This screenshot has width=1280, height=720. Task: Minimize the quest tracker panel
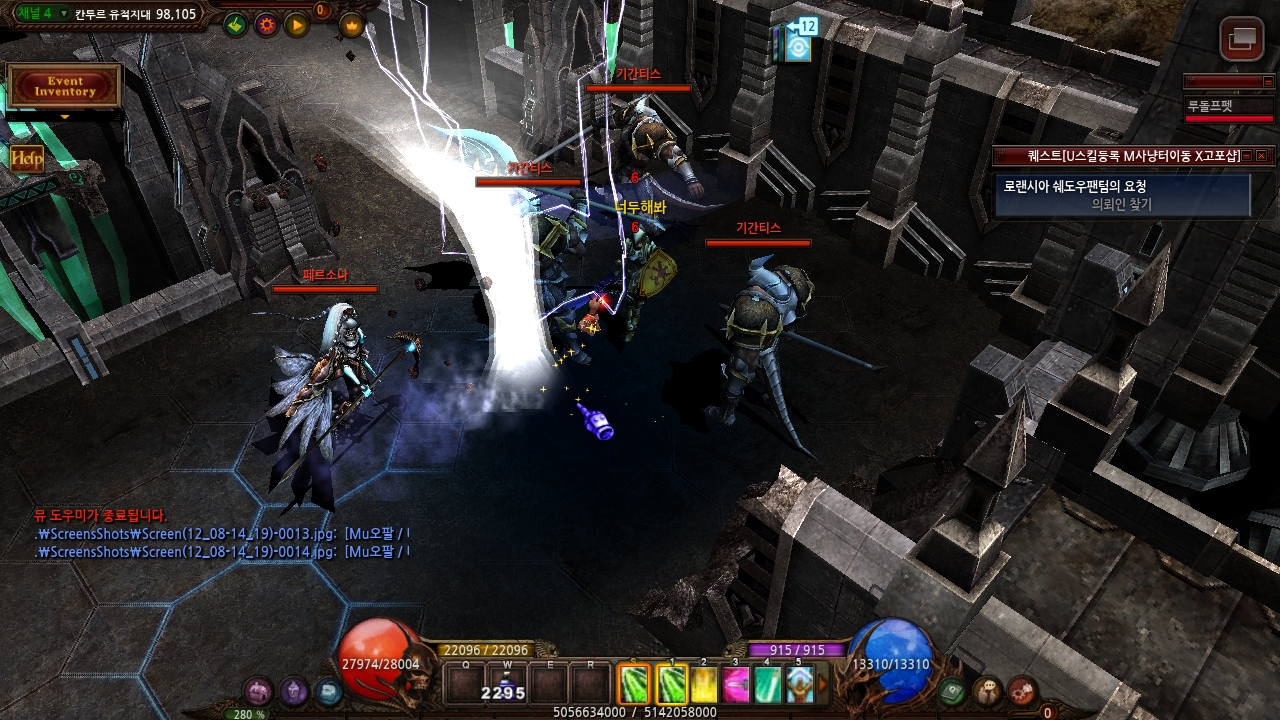(x=1248, y=156)
